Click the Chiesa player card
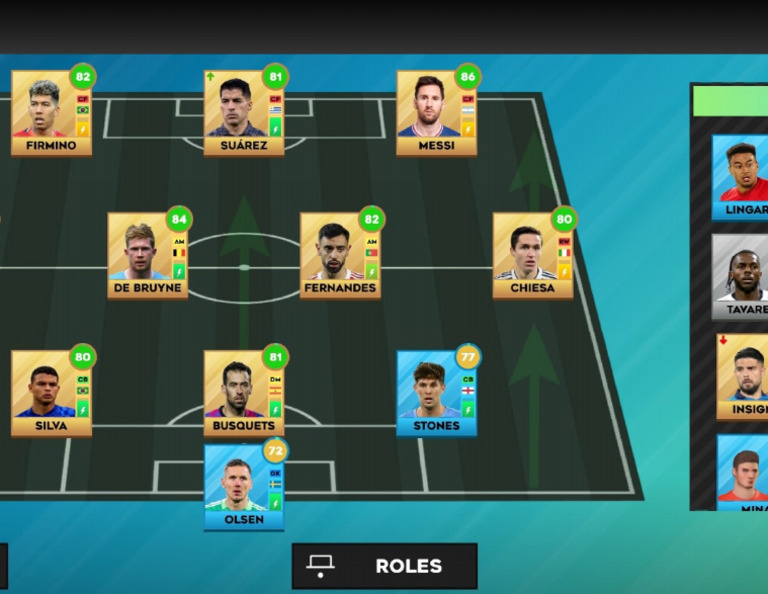Image resolution: width=768 pixels, height=594 pixels. click(x=532, y=255)
